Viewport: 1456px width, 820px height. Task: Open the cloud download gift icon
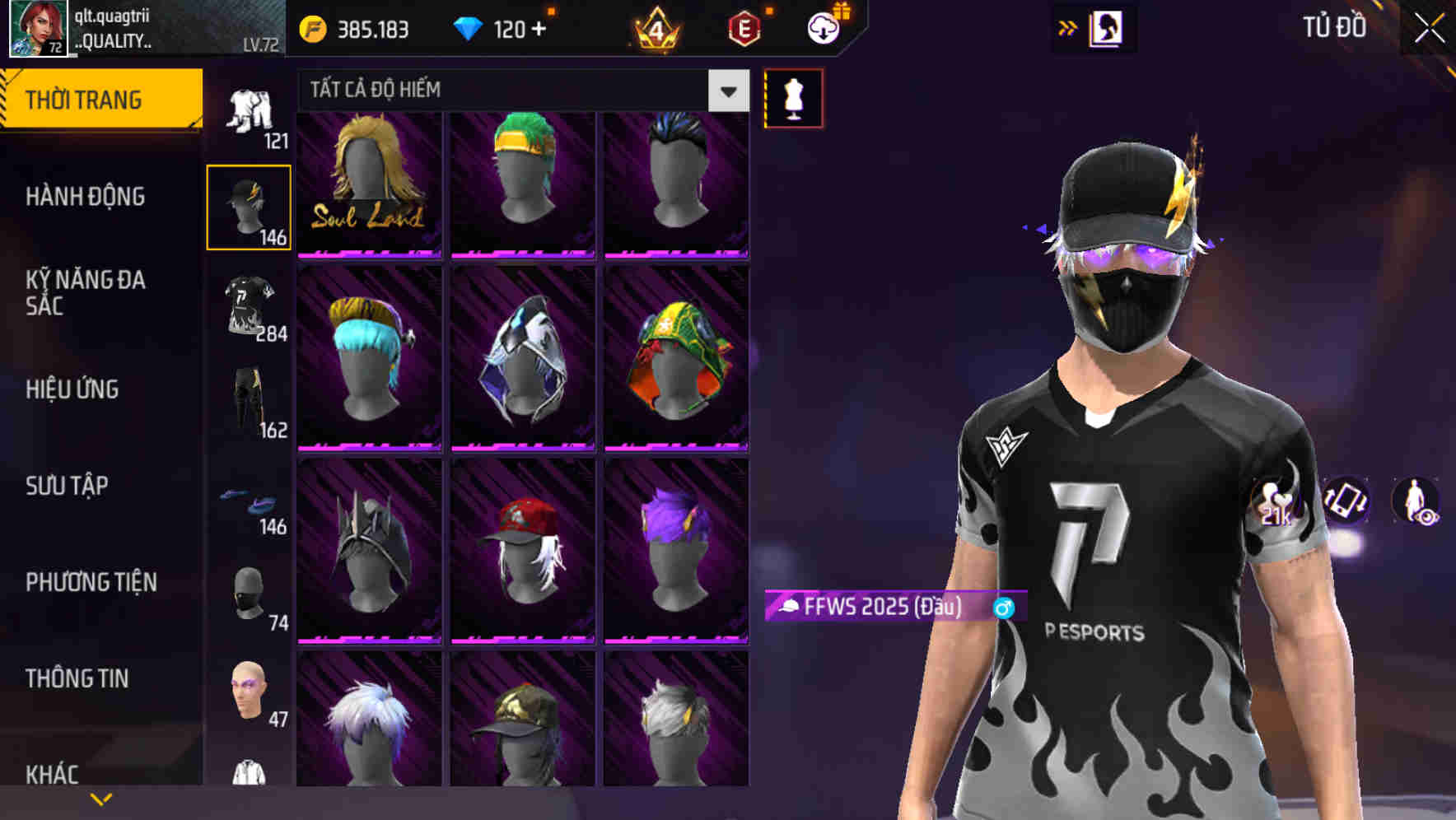[824, 26]
